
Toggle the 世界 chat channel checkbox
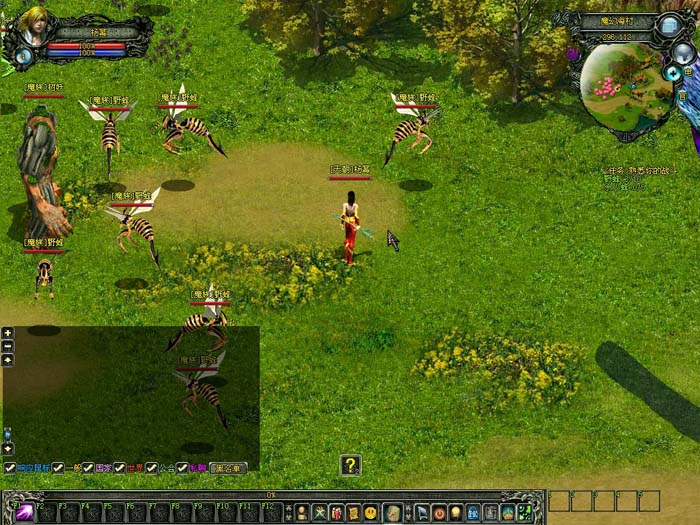(x=120, y=467)
